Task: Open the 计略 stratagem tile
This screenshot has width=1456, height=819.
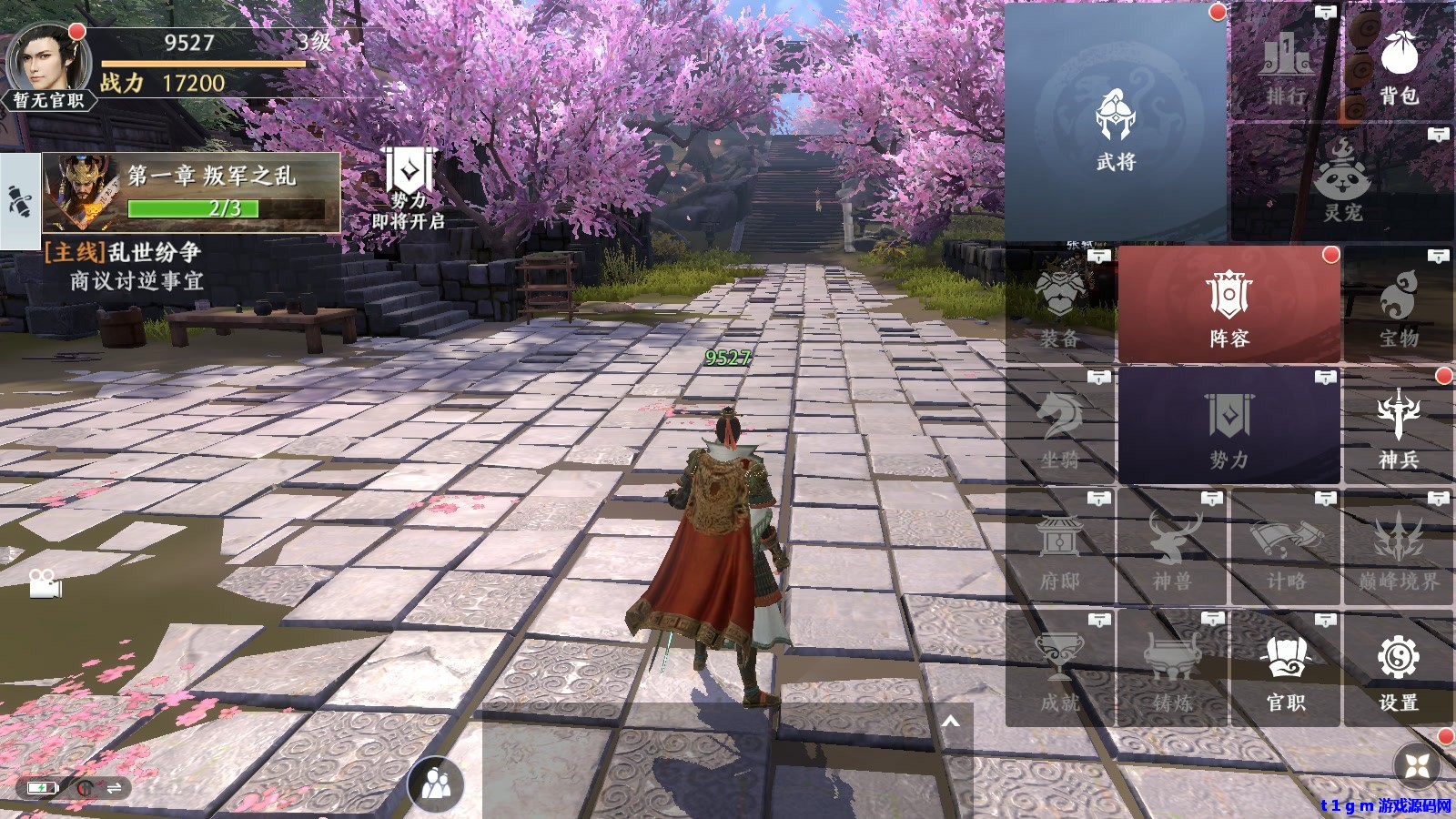Action: [1285, 548]
